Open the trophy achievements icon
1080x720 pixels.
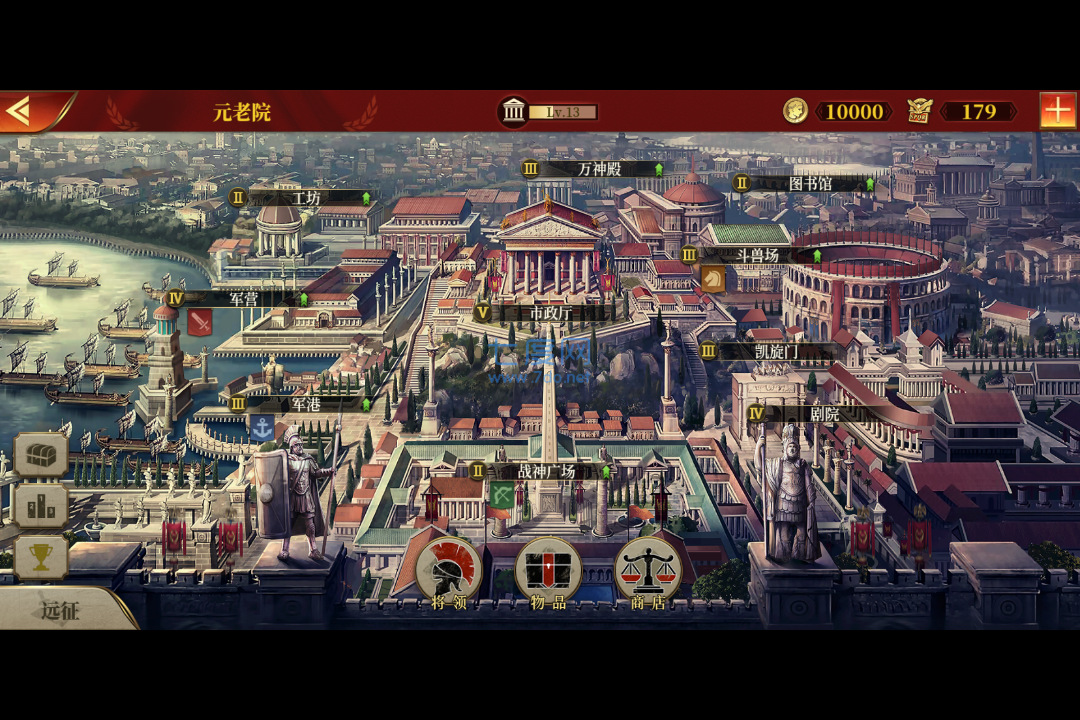point(41,558)
